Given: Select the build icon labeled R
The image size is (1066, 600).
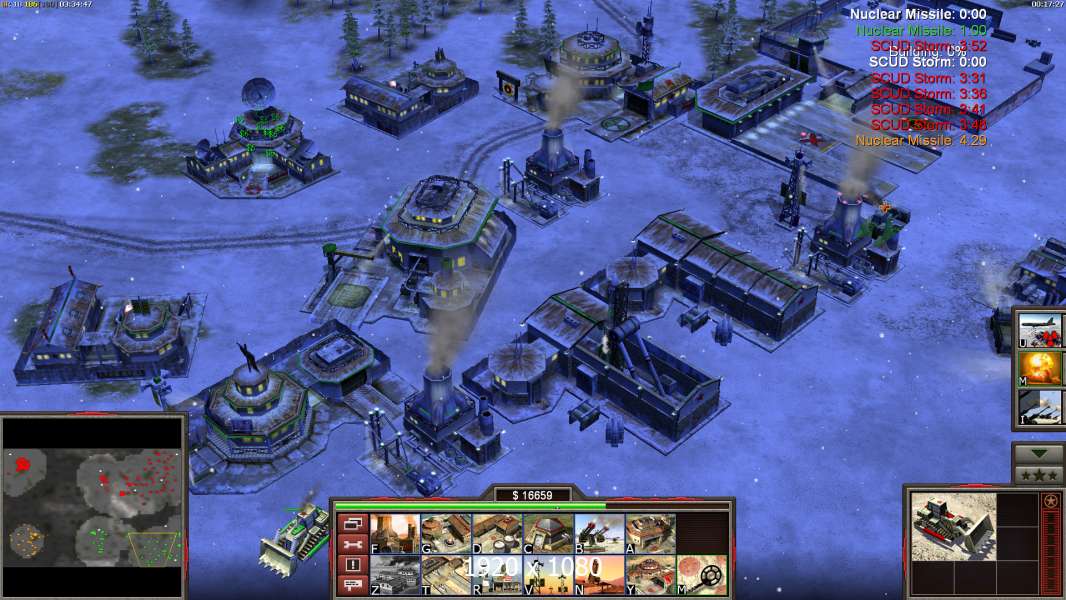Looking at the screenshot, I should [497, 575].
